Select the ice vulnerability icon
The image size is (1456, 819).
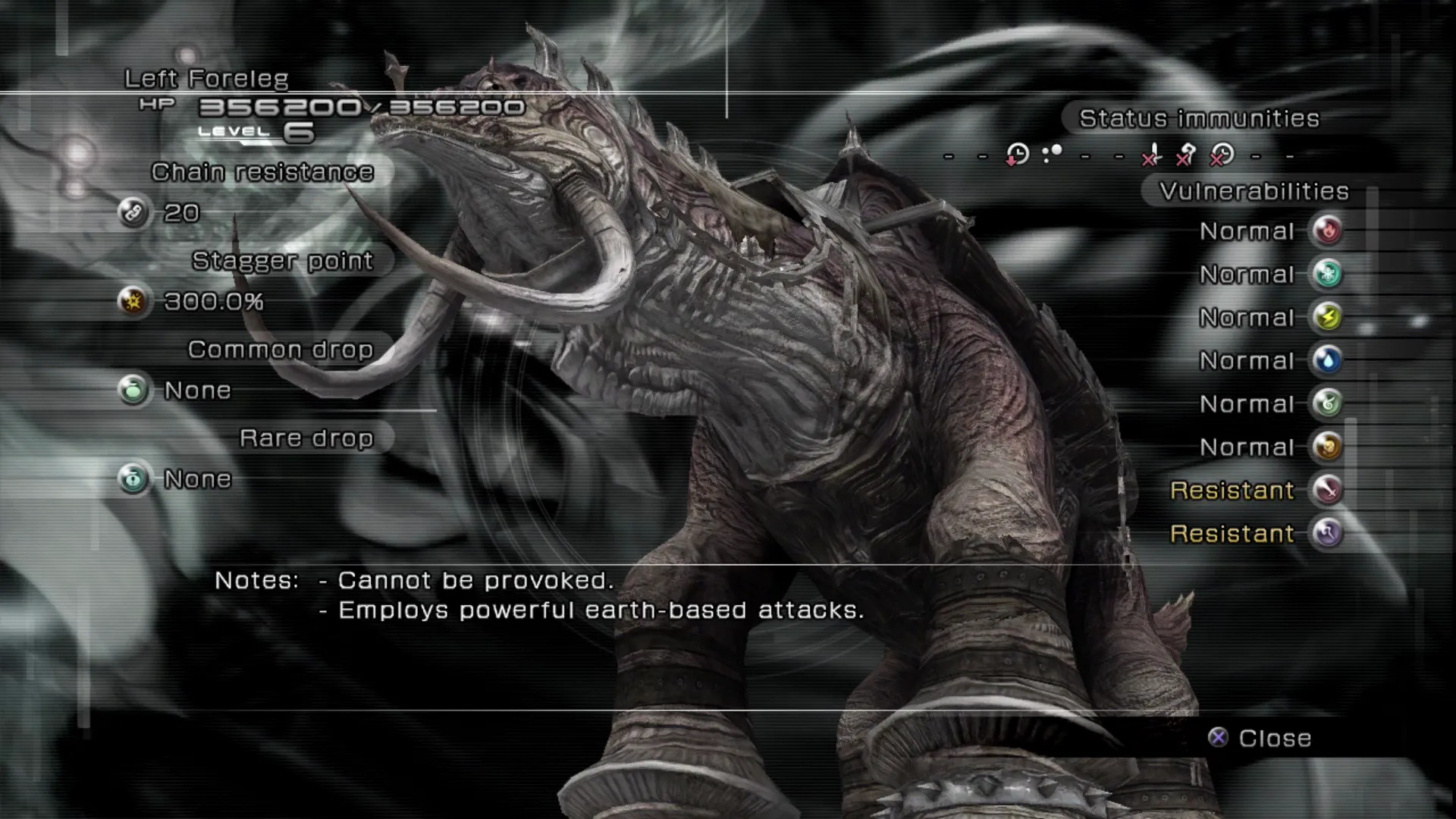[x=1327, y=274]
